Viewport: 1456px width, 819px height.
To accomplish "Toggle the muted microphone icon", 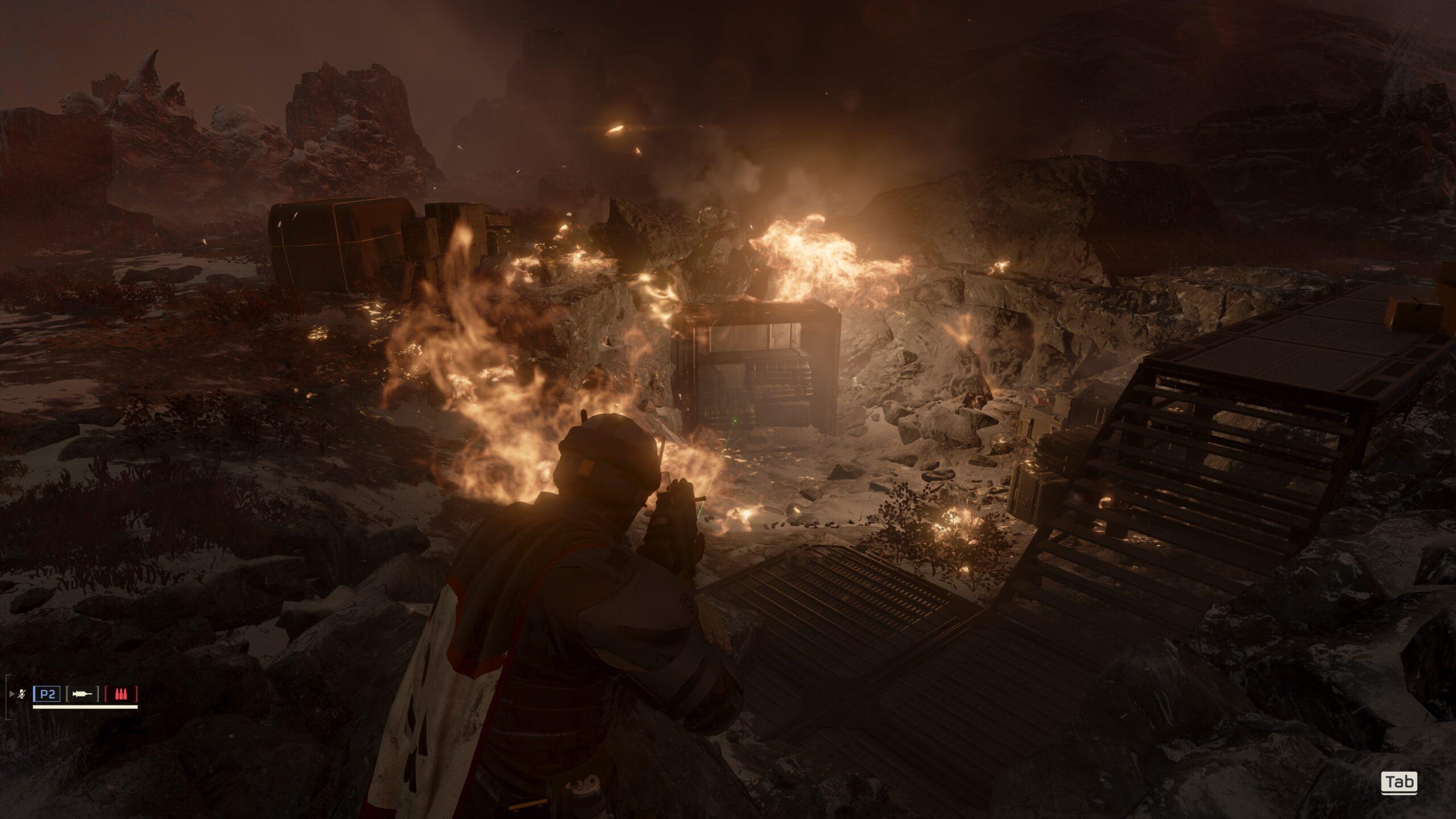I will tap(22, 694).
